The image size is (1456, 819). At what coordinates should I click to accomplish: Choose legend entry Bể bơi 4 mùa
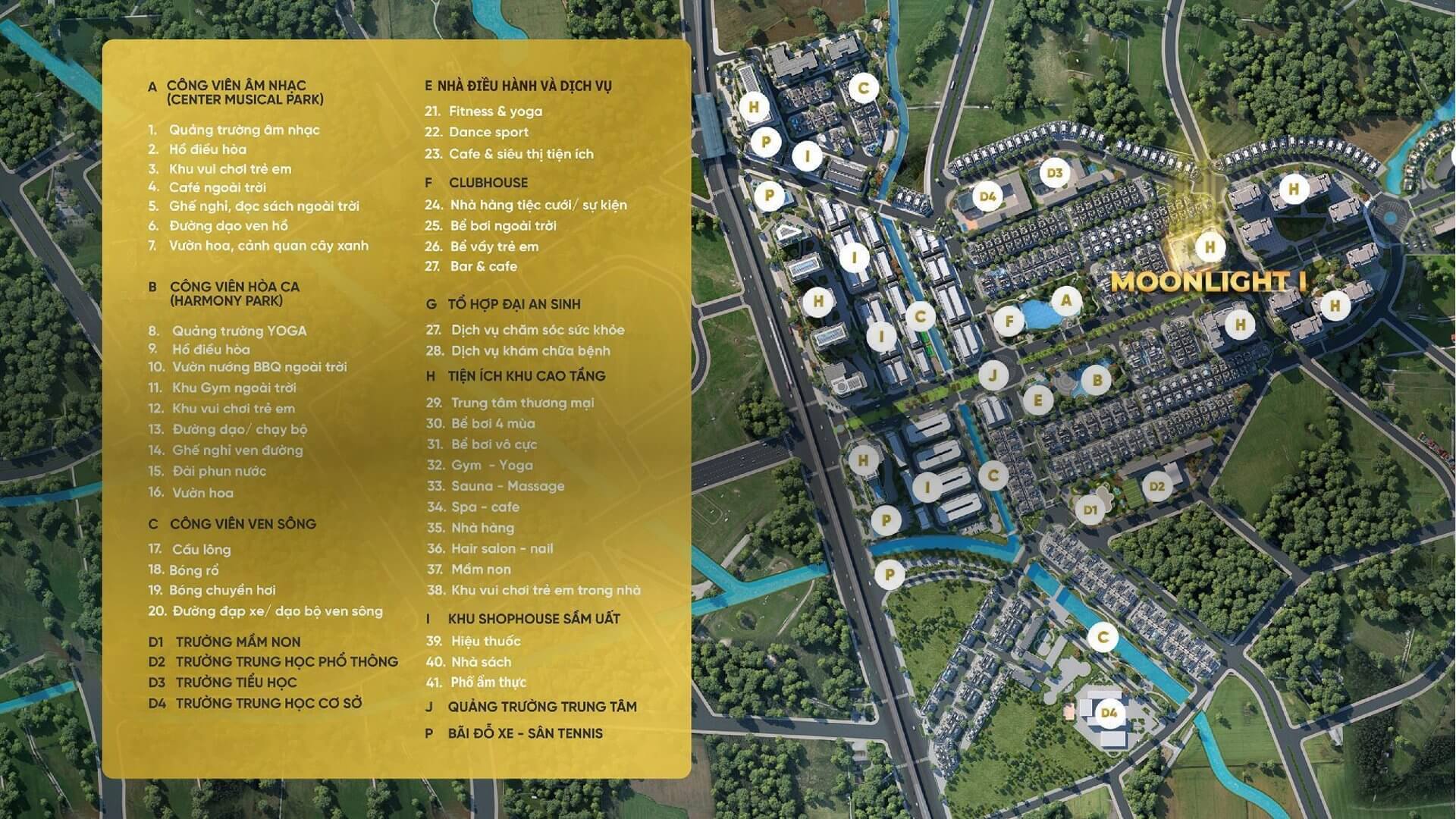493,423
